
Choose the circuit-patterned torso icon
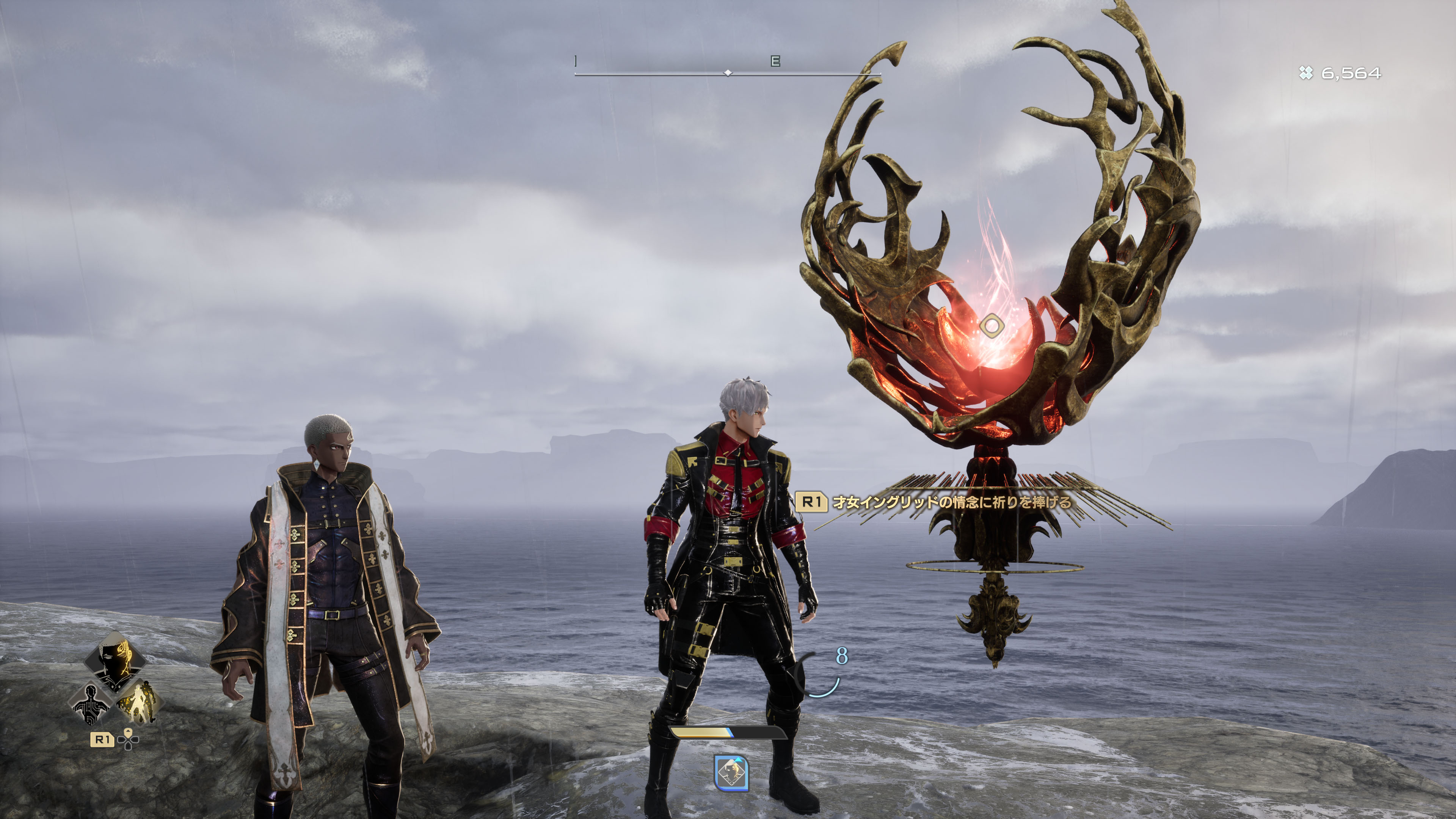pos(91,704)
